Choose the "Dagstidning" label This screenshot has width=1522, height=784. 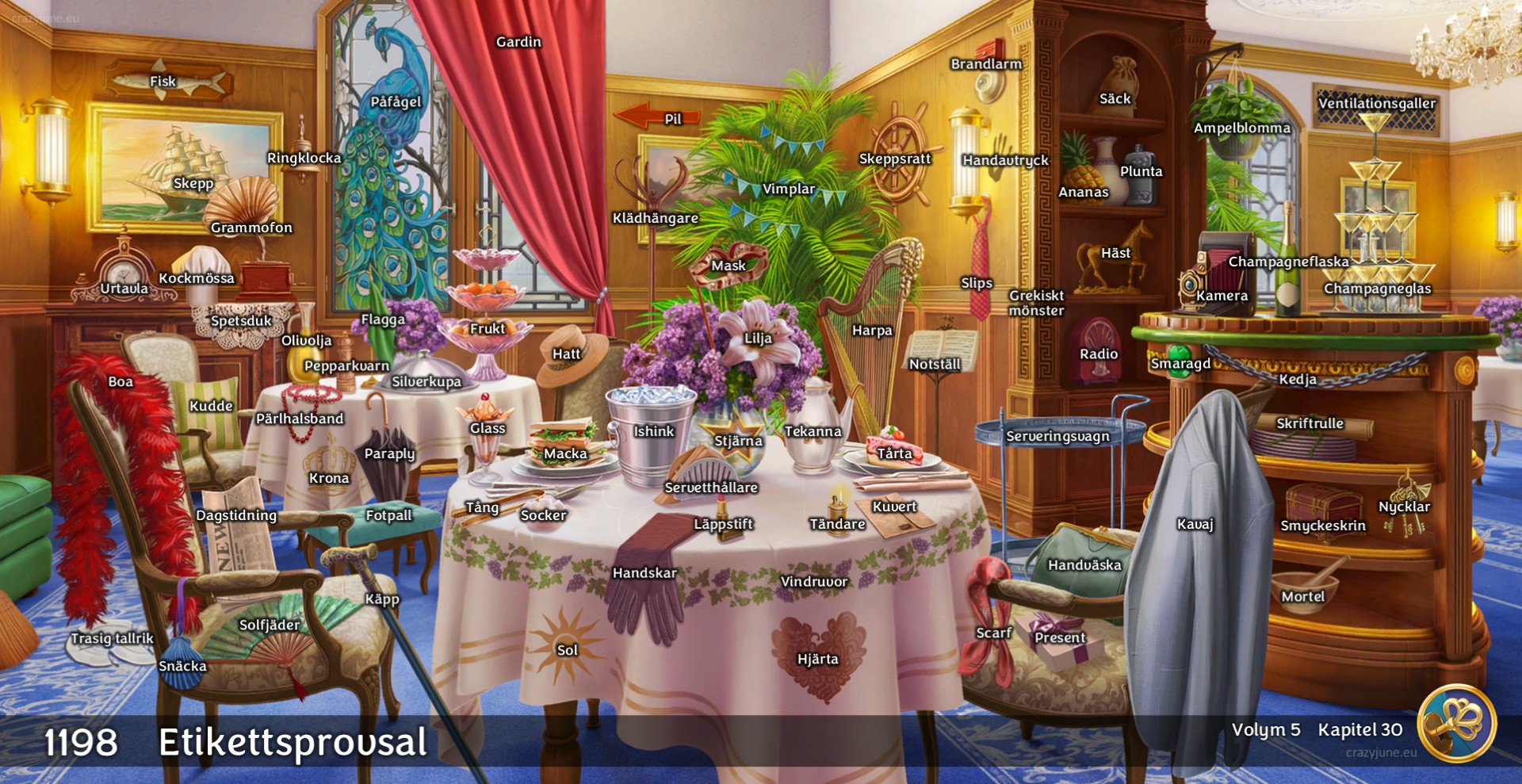coord(236,515)
